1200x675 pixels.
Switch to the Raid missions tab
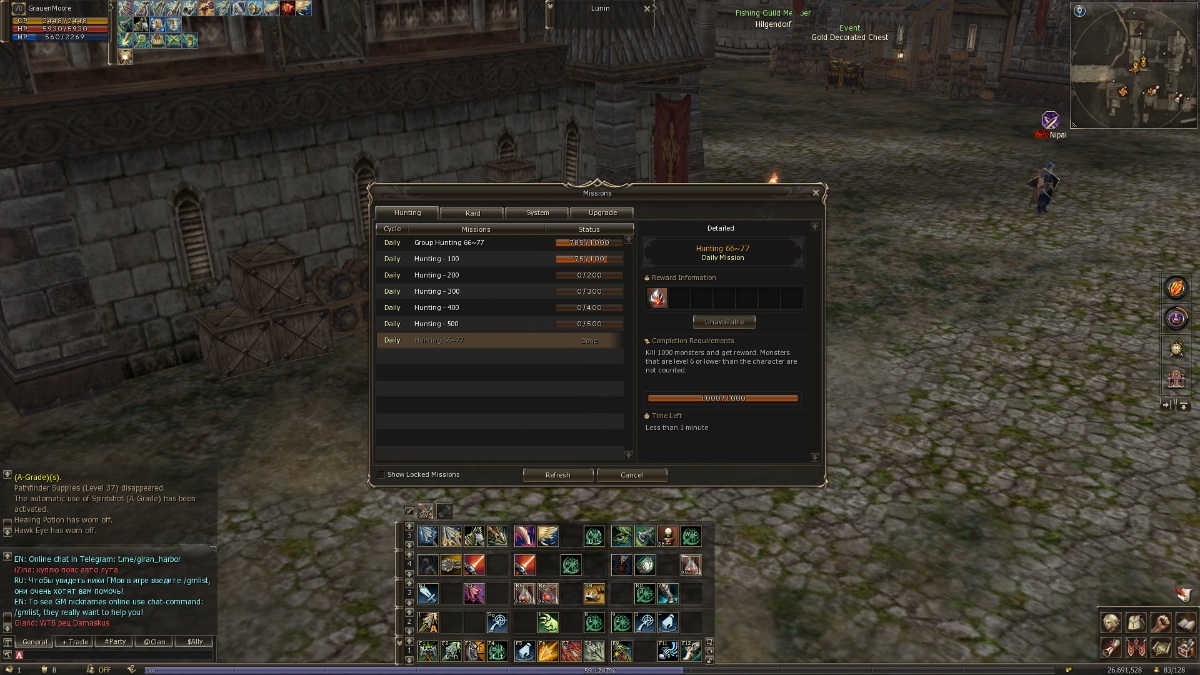[x=472, y=213]
